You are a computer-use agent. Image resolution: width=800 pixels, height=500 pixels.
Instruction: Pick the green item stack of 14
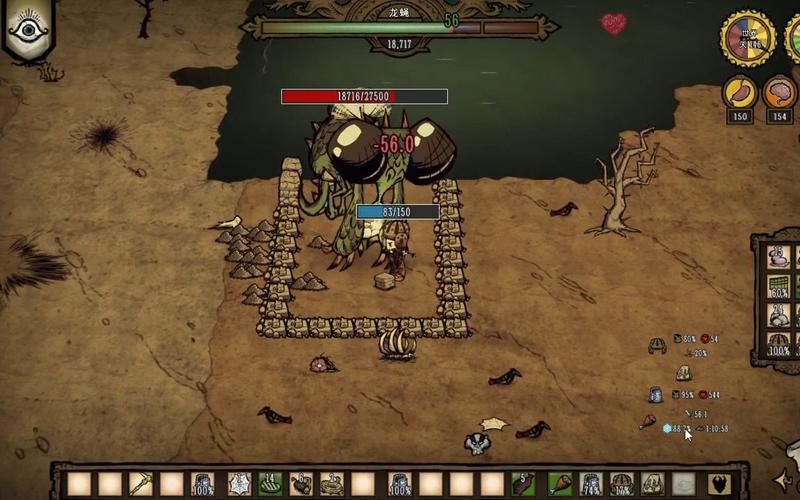click(270, 484)
